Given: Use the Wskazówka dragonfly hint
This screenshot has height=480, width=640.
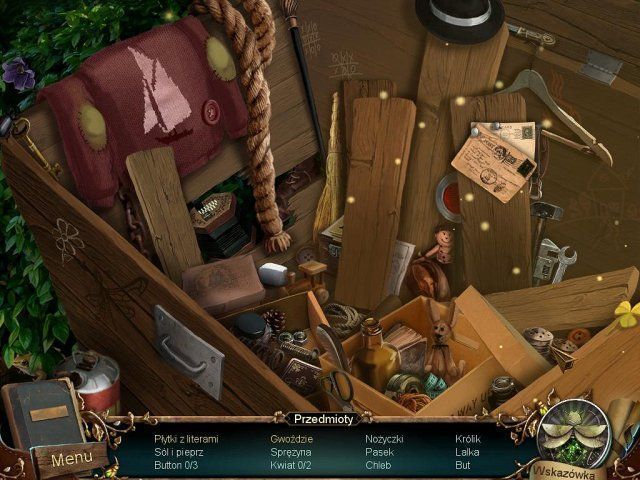Looking at the screenshot, I should pos(574,434).
